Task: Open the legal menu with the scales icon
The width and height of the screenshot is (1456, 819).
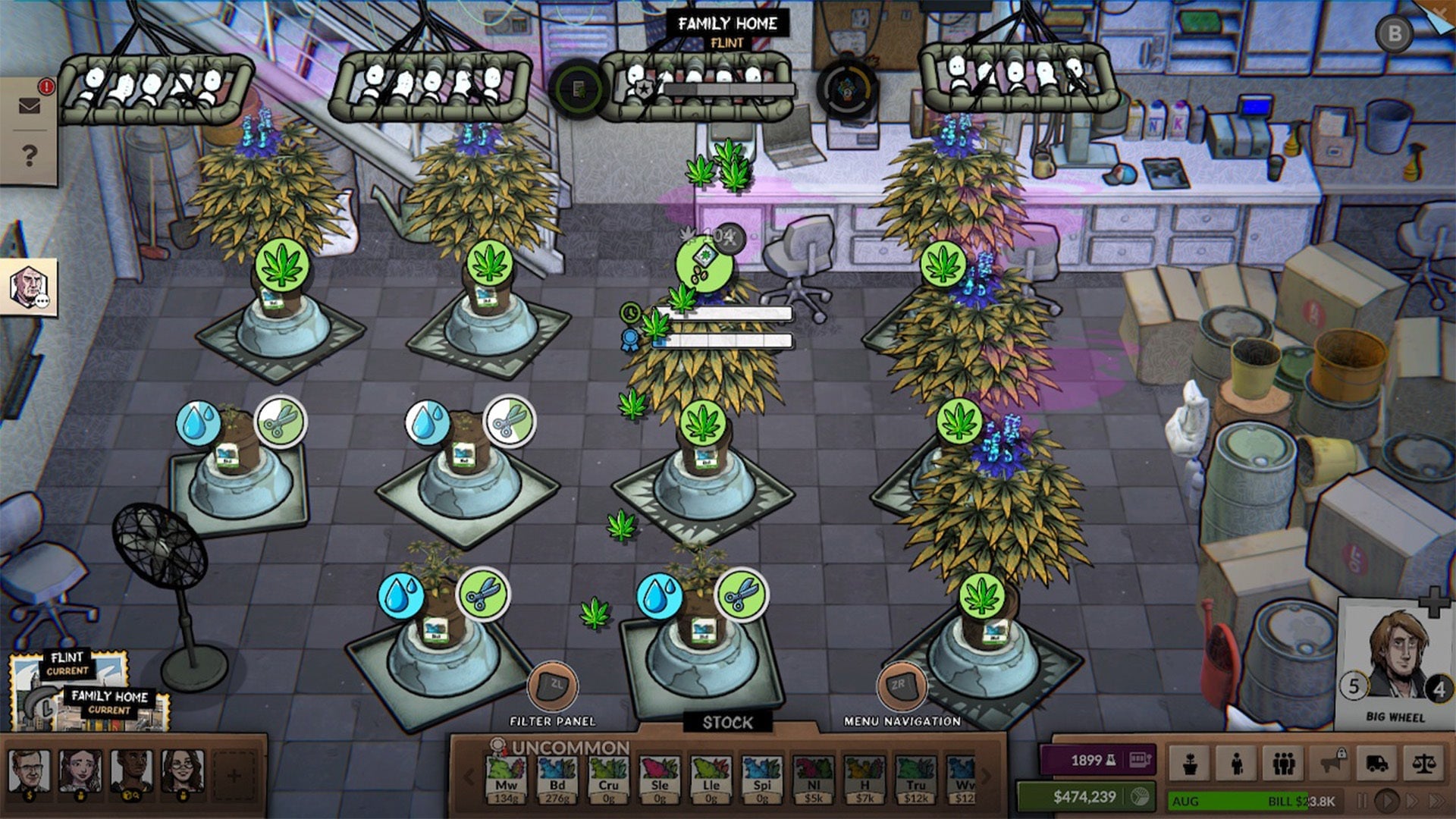Action: pyautogui.click(x=1425, y=764)
